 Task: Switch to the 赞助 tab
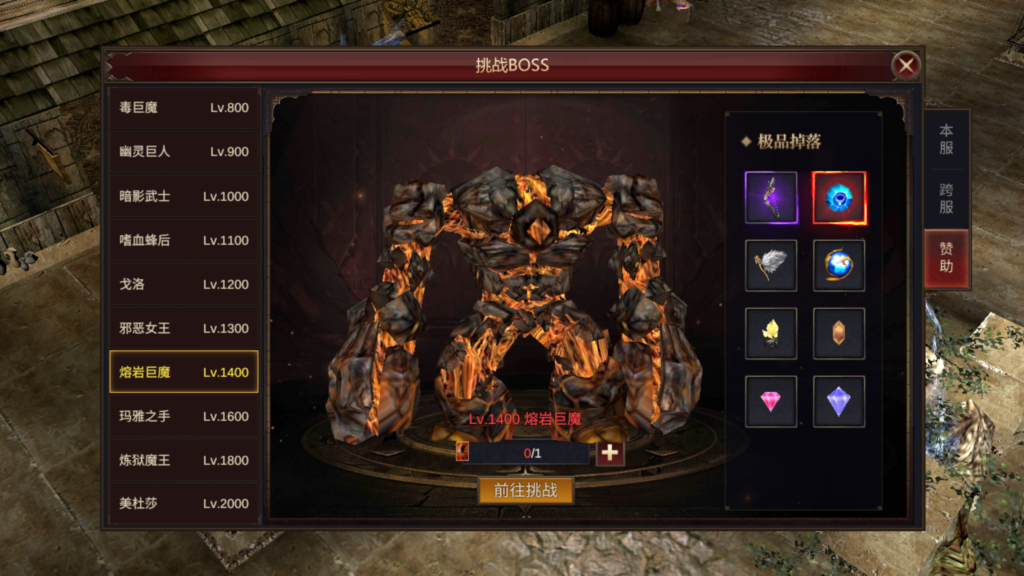coord(946,257)
